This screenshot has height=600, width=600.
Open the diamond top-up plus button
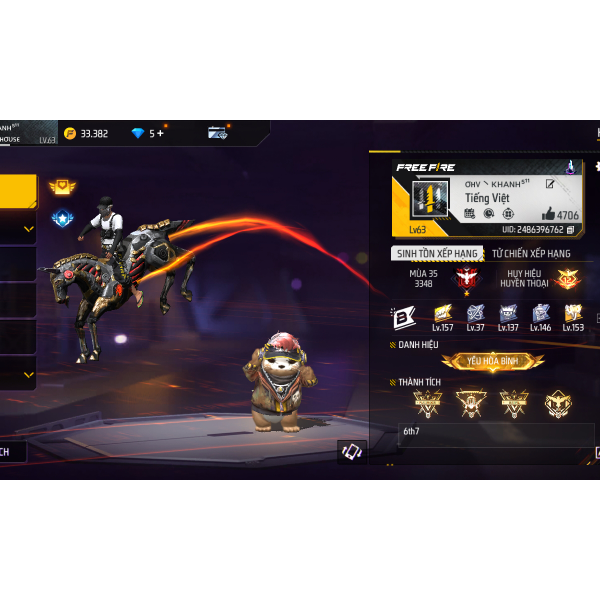[x=160, y=133]
